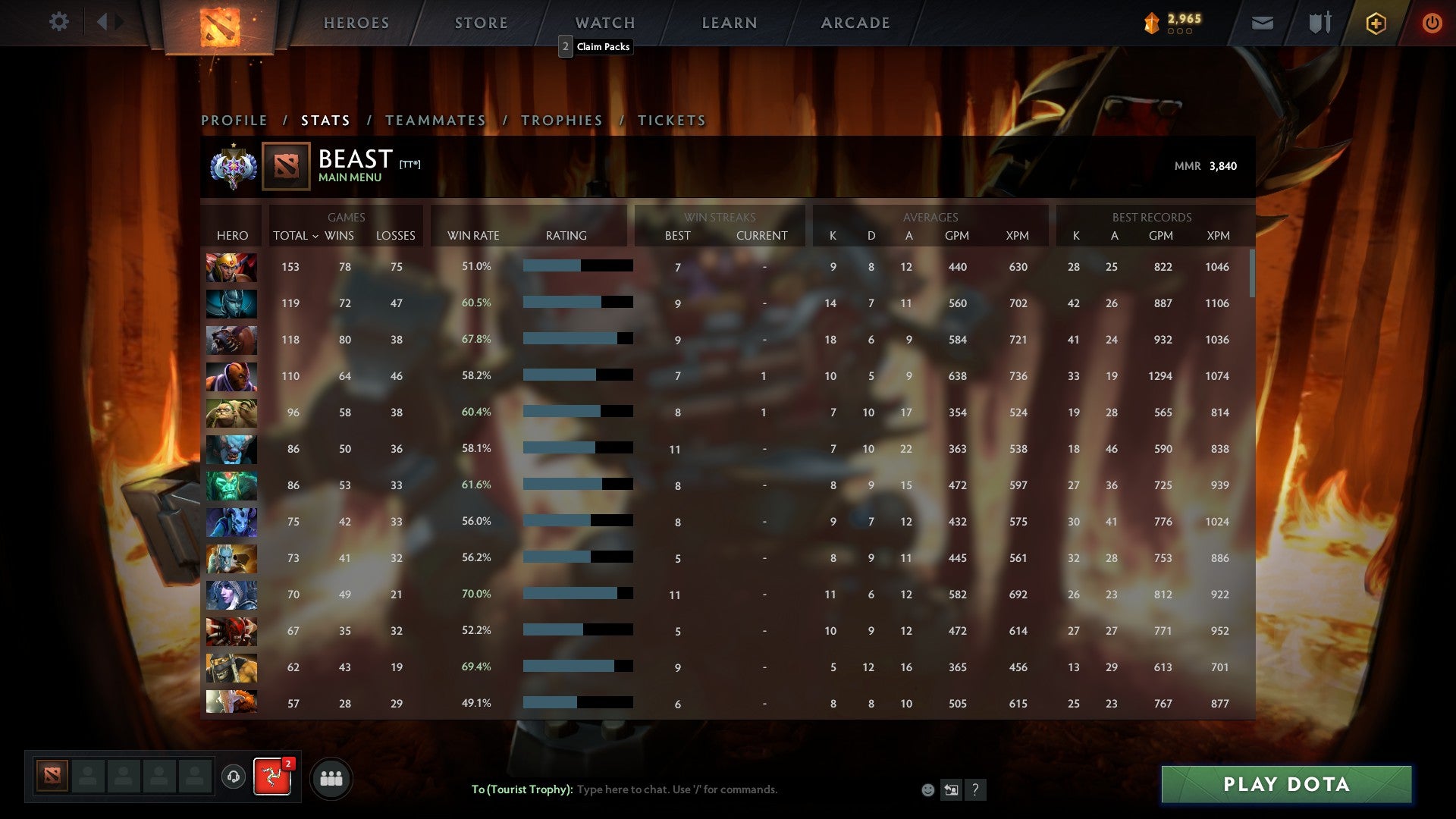Open the settings gear
This screenshot has width=1456, height=819.
click(x=59, y=21)
